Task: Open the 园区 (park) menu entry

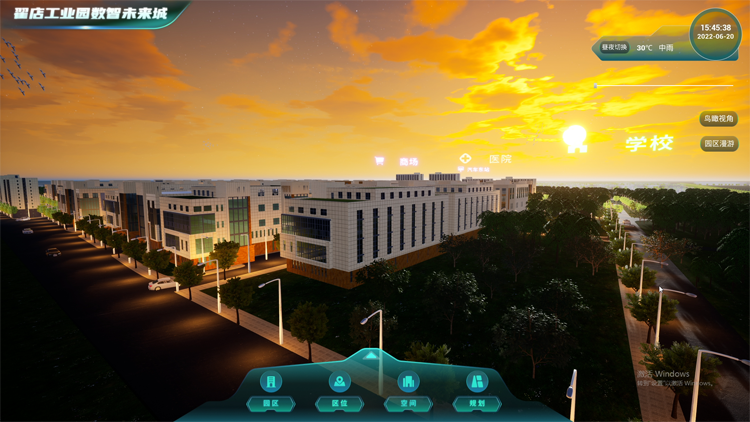Action: pos(271,391)
